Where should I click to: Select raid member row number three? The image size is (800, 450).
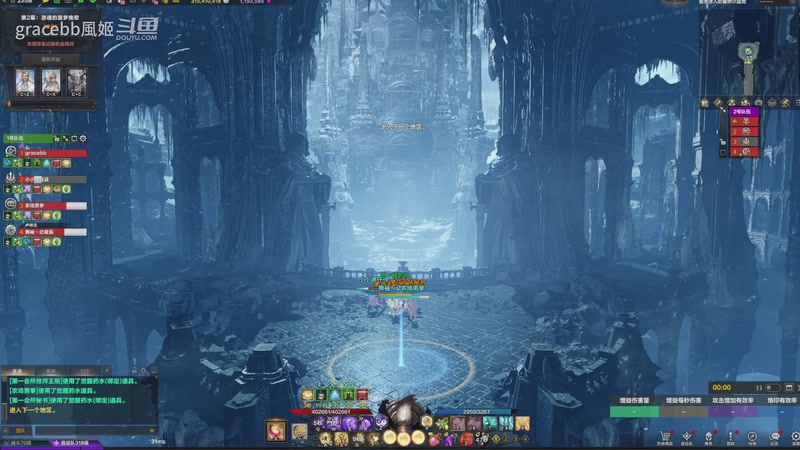click(x=745, y=141)
